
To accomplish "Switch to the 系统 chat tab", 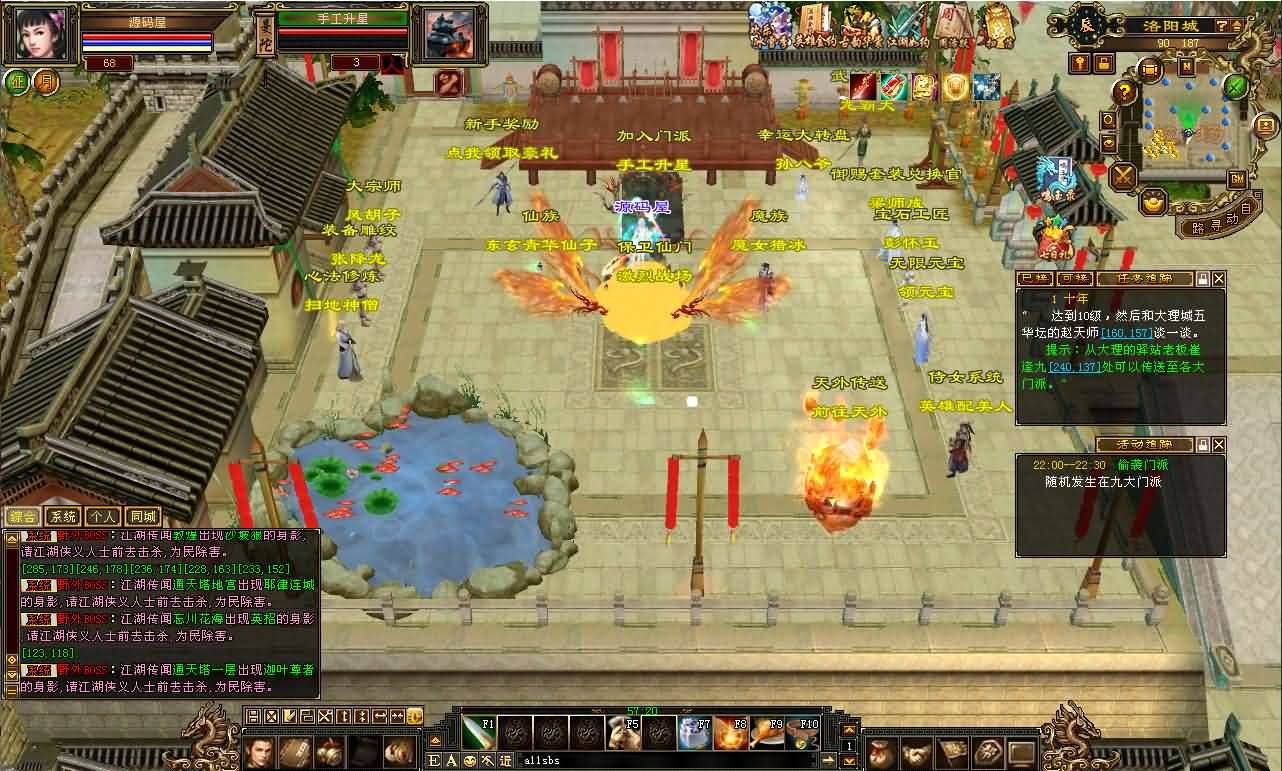I will [64, 517].
